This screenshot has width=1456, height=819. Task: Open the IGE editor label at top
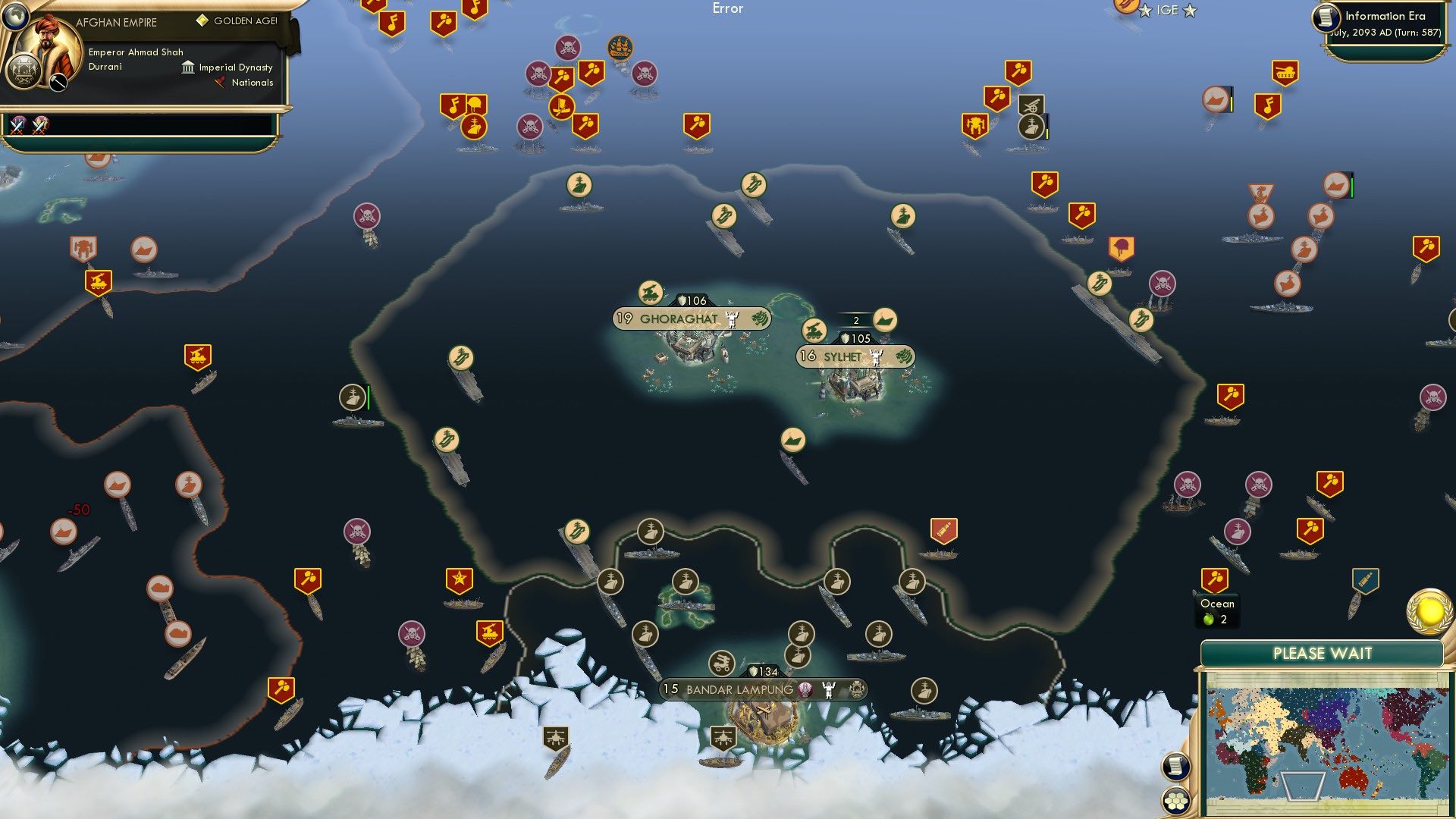tap(1169, 11)
